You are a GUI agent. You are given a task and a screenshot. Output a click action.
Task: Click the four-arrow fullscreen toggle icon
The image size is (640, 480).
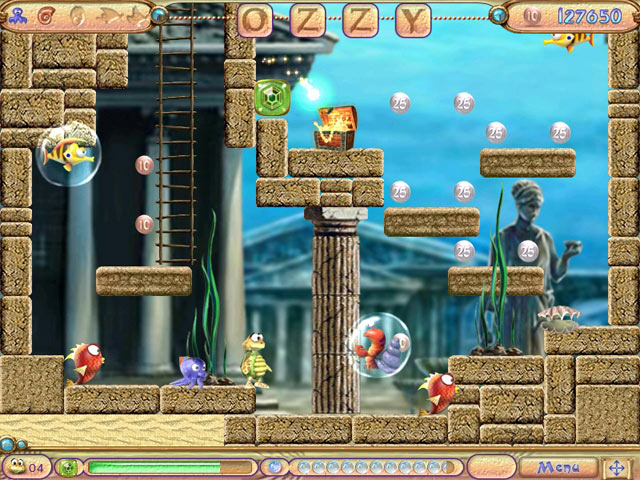617,467
